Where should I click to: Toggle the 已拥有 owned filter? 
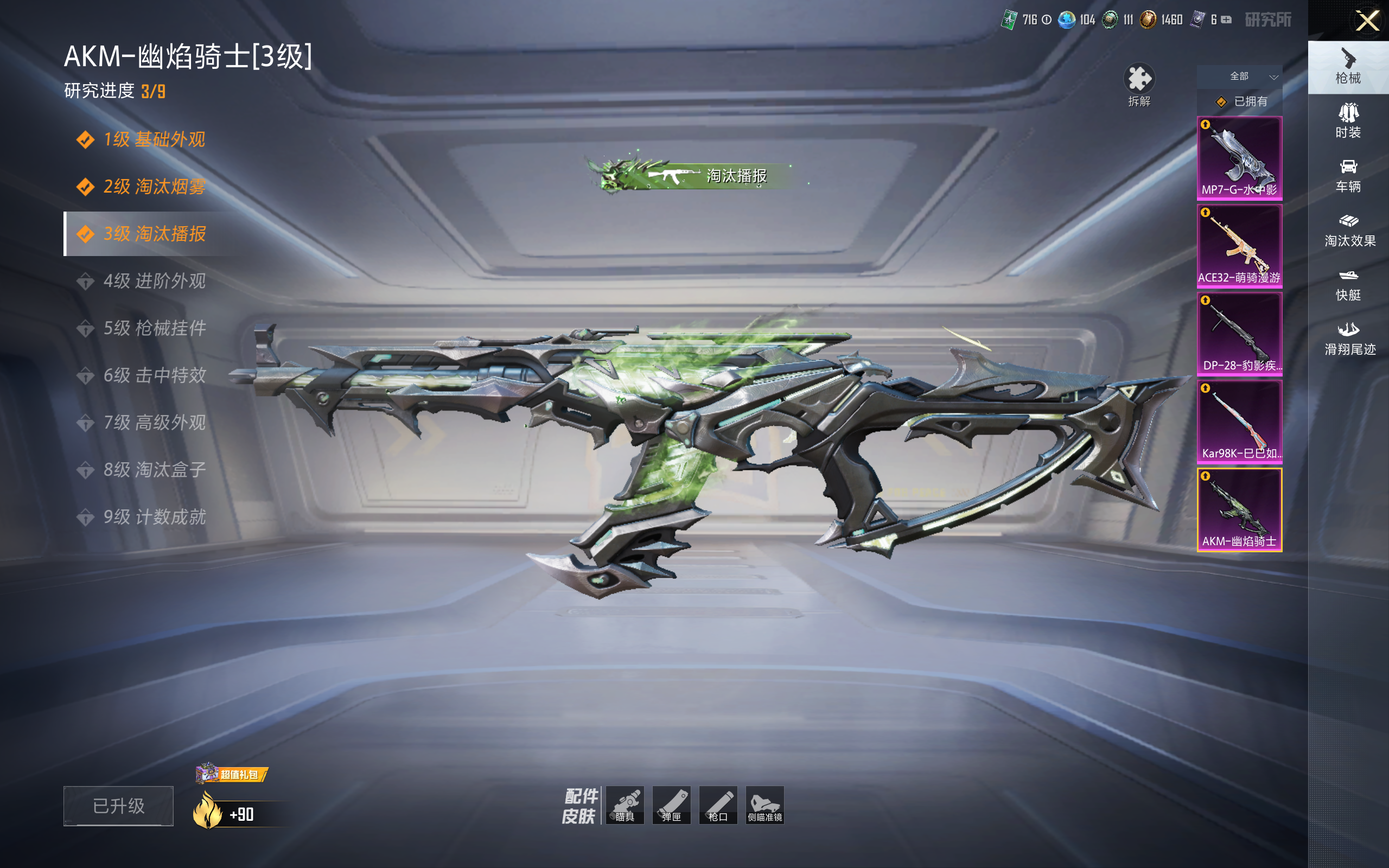pos(1241,101)
